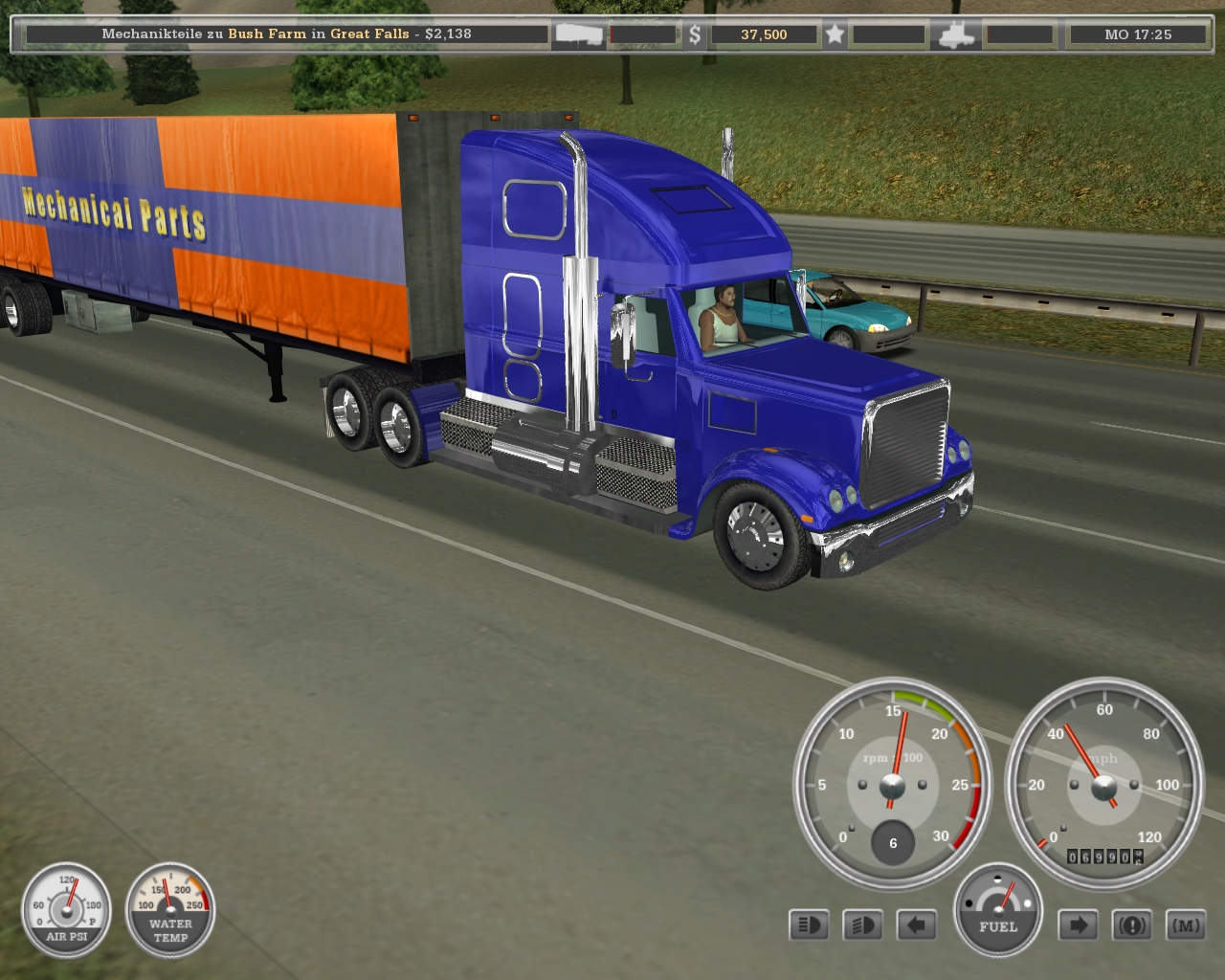This screenshot has width=1225, height=980.
Task: Toggle the parking brake warning button
Action: click(x=1131, y=925)
